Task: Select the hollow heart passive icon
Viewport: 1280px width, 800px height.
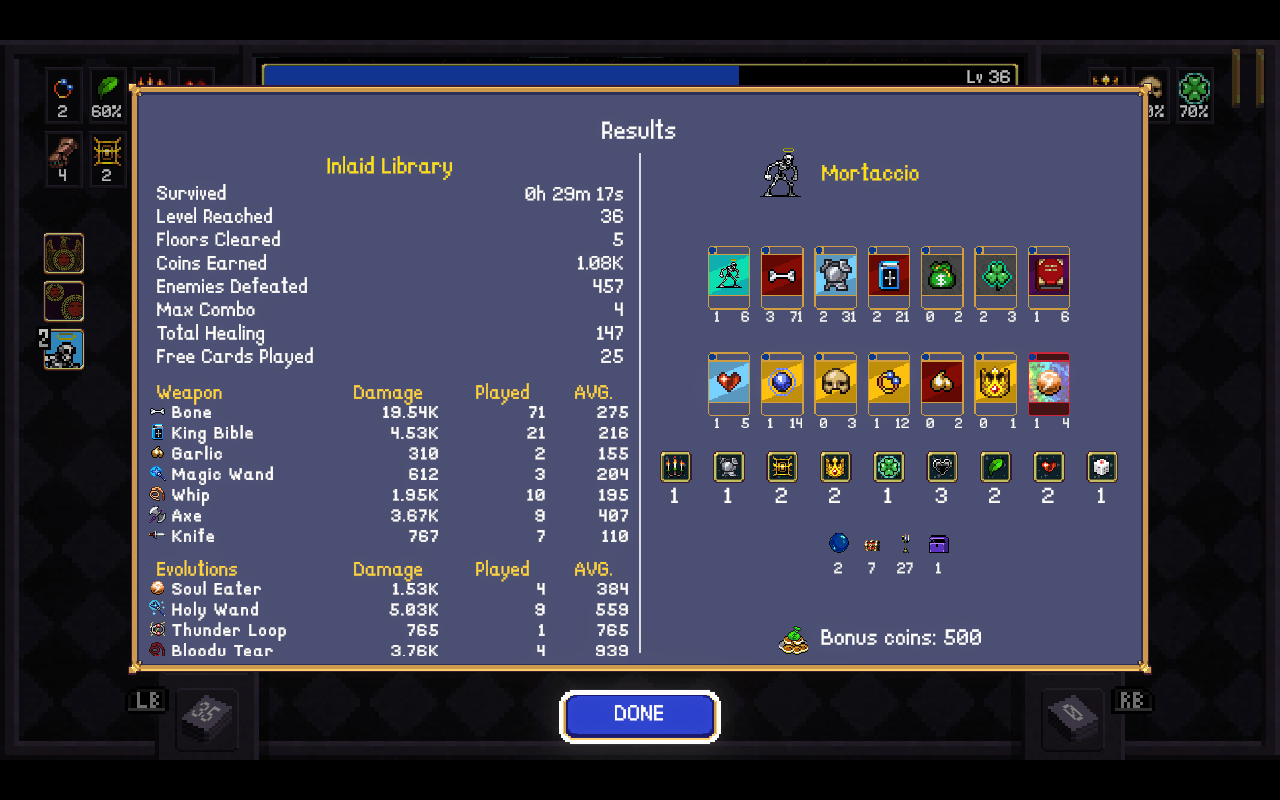Action: click(941, 467)
